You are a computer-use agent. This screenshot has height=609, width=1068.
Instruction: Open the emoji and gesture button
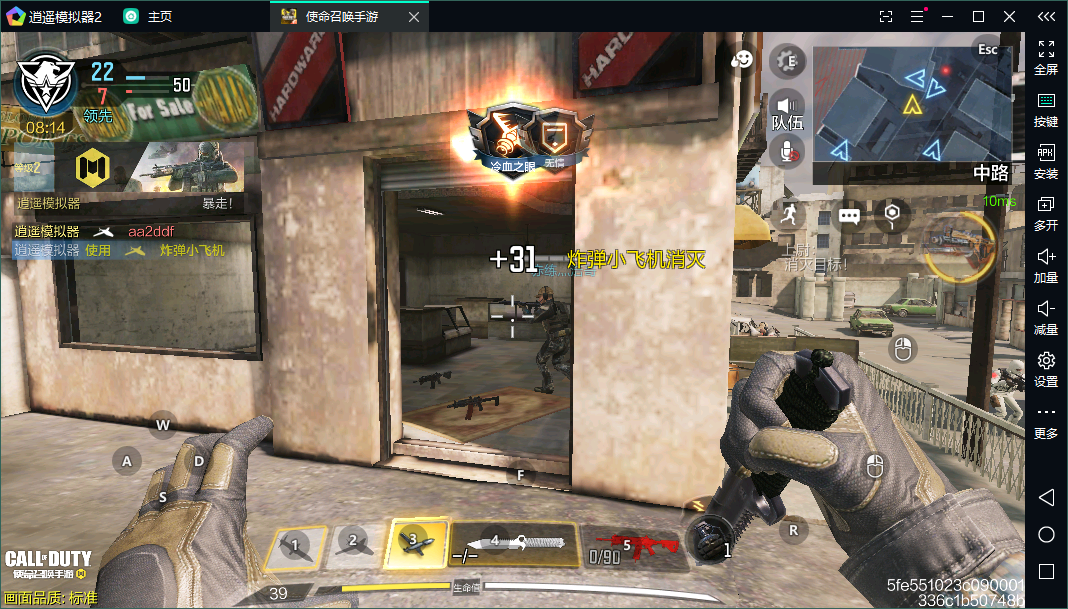(x=741, y=60)
